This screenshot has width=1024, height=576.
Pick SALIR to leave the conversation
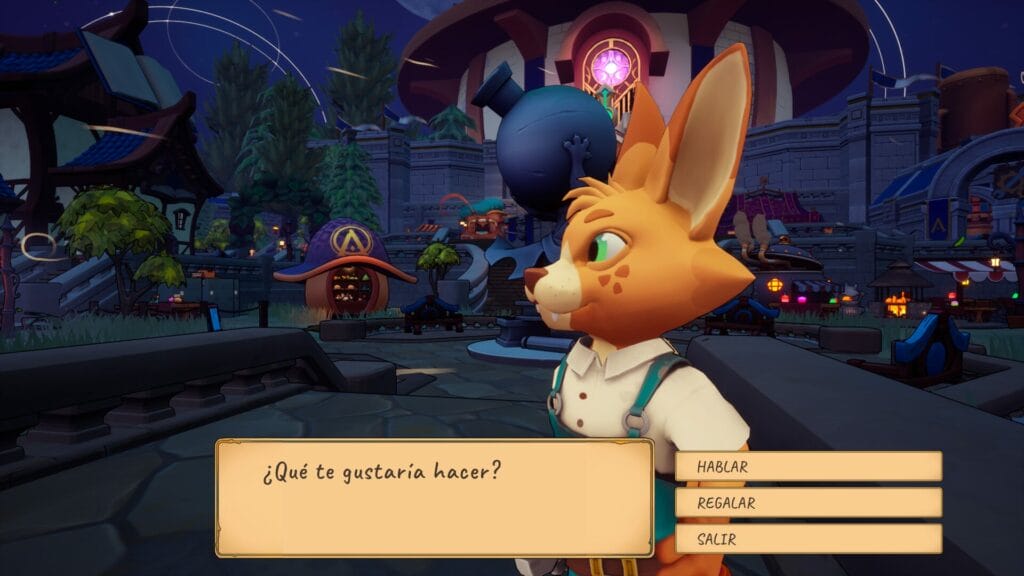[808, 539]
